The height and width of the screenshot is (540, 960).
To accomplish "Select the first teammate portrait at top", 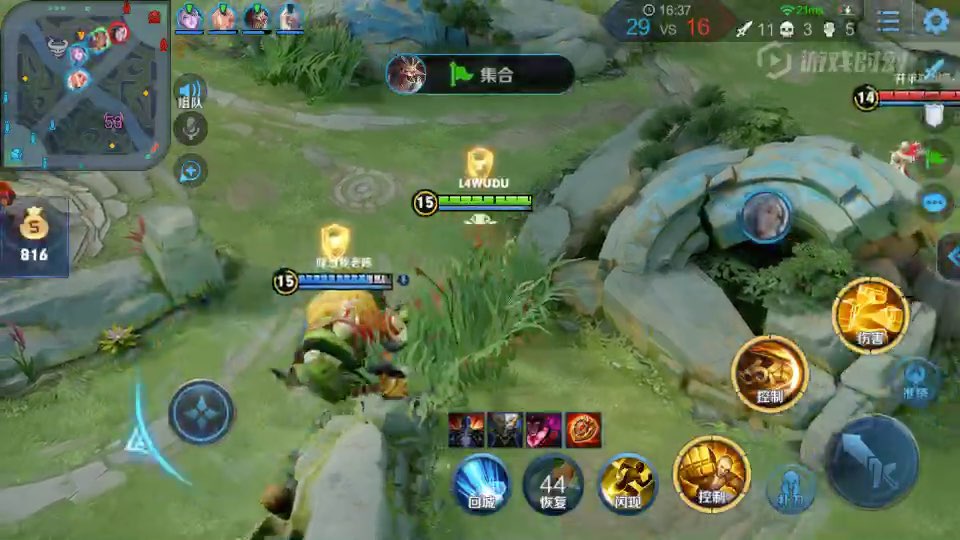I will 190,17.
